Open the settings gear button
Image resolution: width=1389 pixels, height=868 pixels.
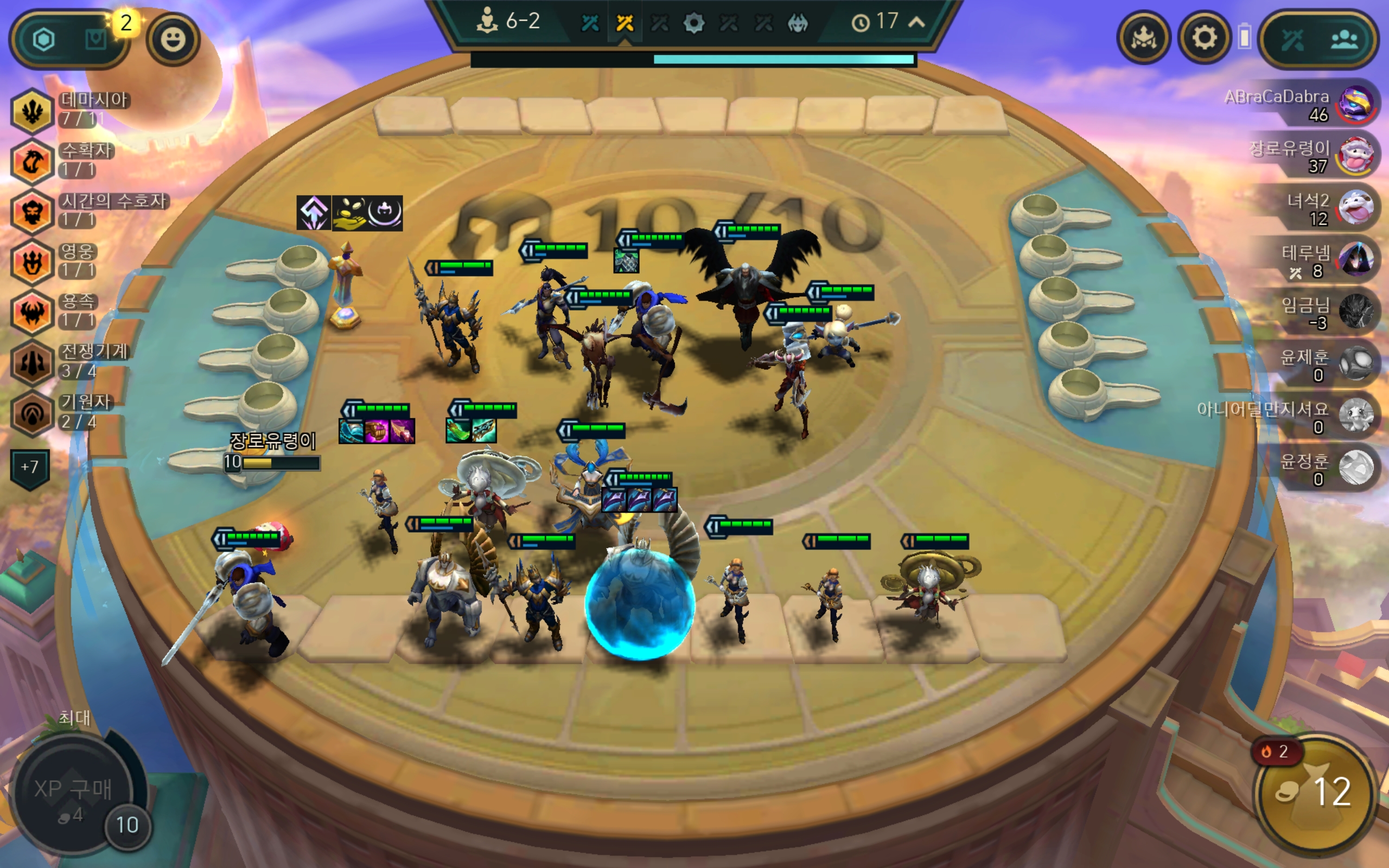pyautogui.click(x=1203, y=39)
